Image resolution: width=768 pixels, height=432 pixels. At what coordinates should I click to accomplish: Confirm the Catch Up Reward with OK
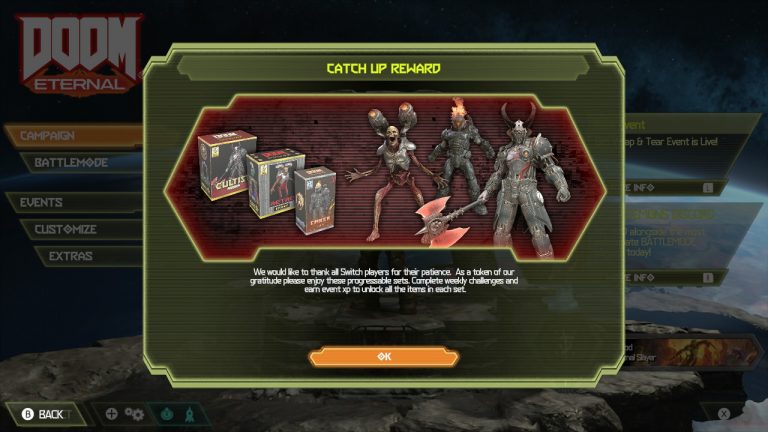[383, 357]
